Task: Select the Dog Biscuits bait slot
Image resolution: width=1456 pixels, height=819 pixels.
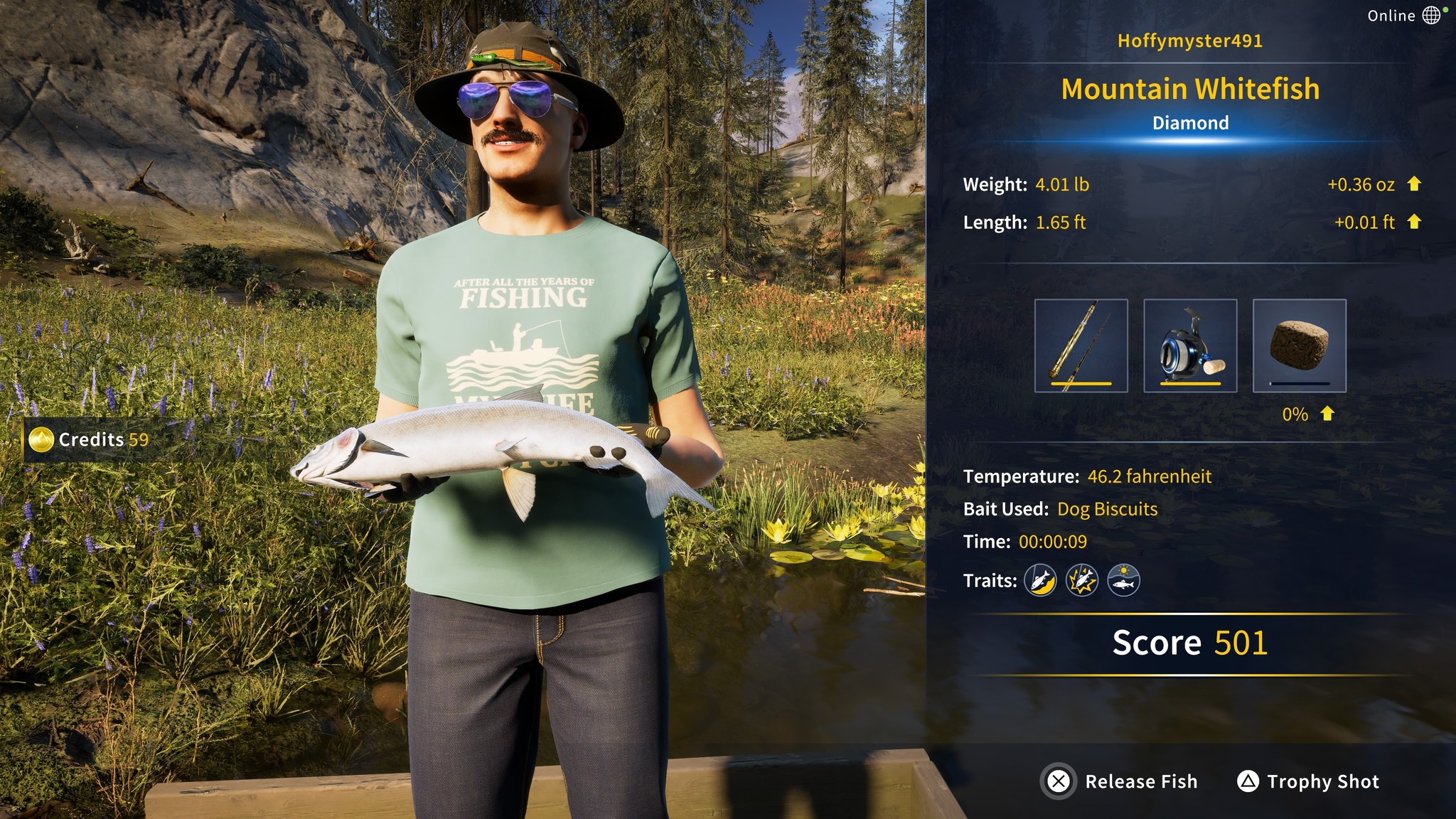Action: pos(1299,346)
